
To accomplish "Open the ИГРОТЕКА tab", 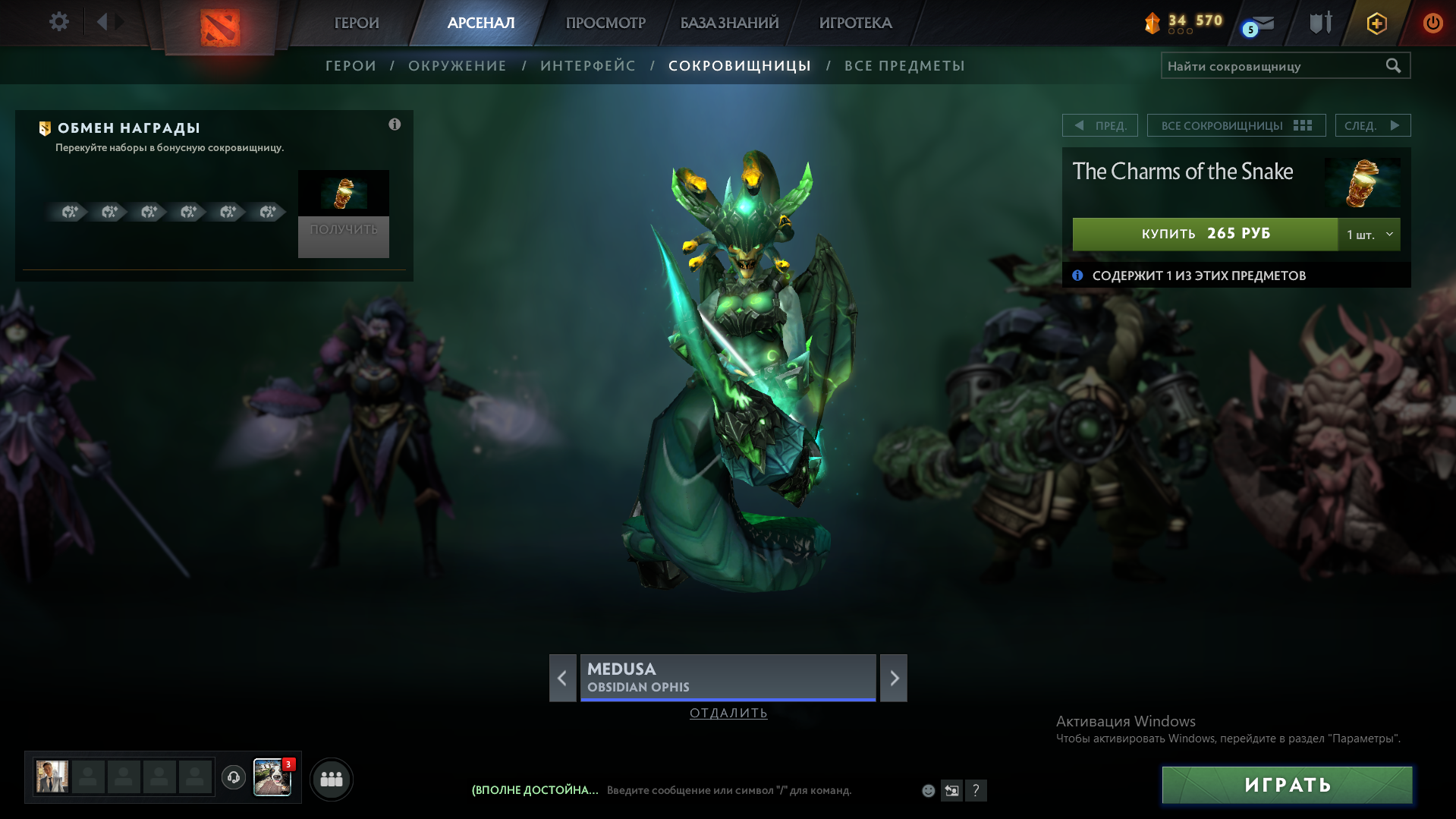I will [x=855, y=23].
